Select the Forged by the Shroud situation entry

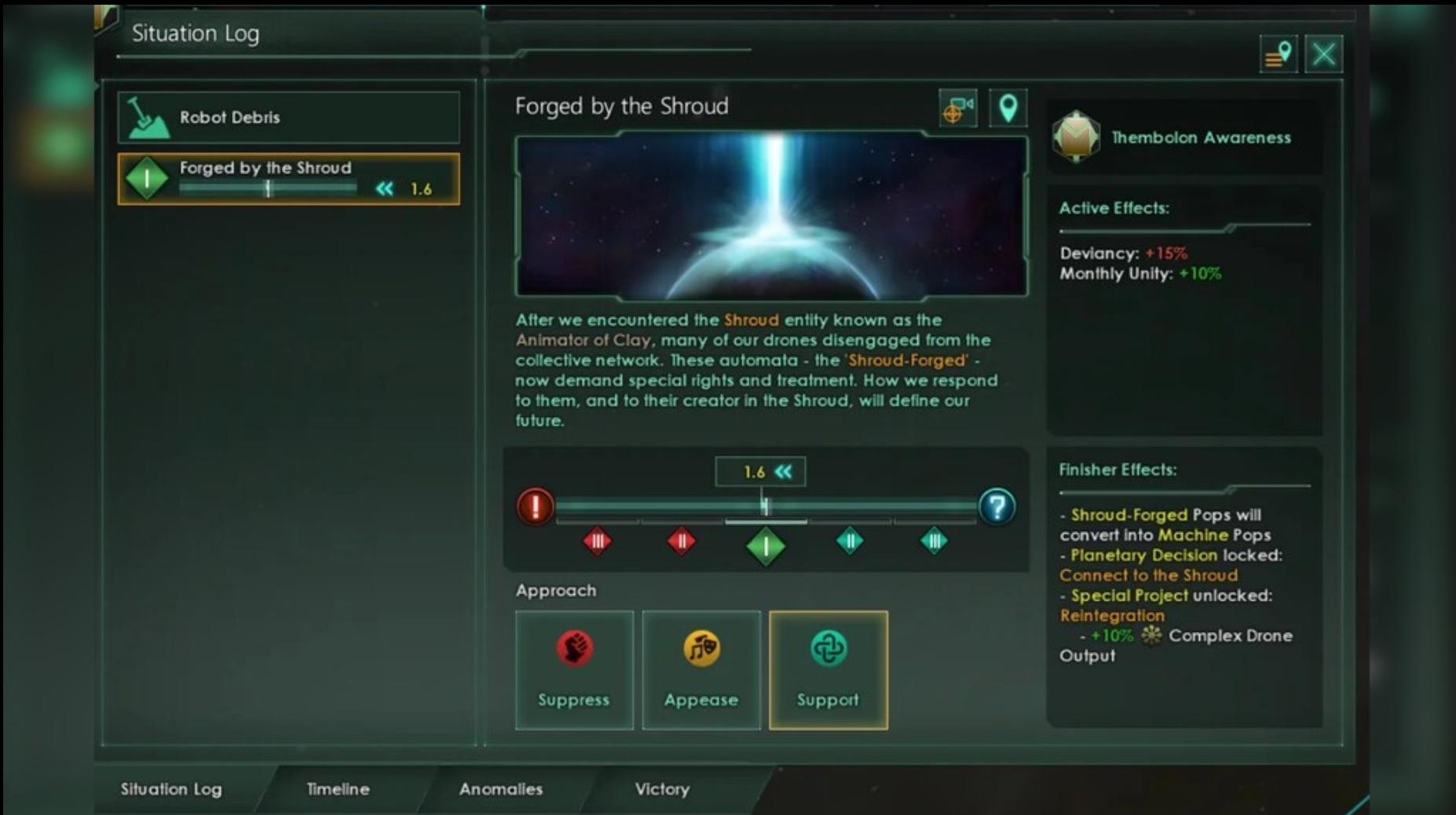[287, 178]
